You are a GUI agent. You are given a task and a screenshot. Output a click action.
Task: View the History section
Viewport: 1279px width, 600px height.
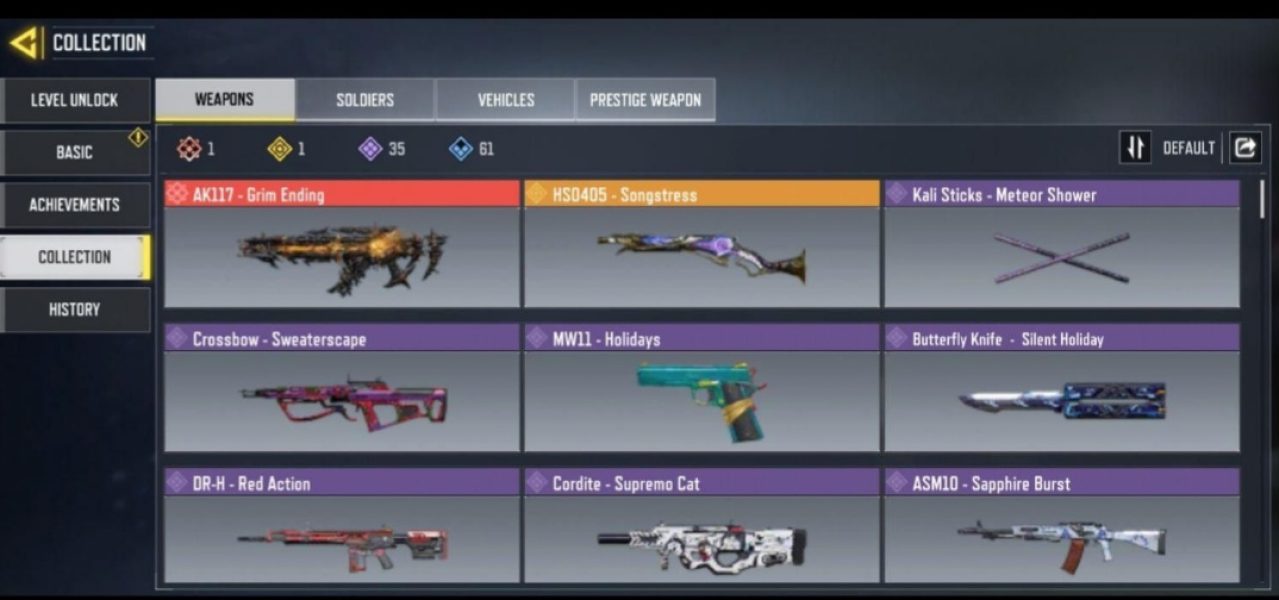tap(75, 310)
